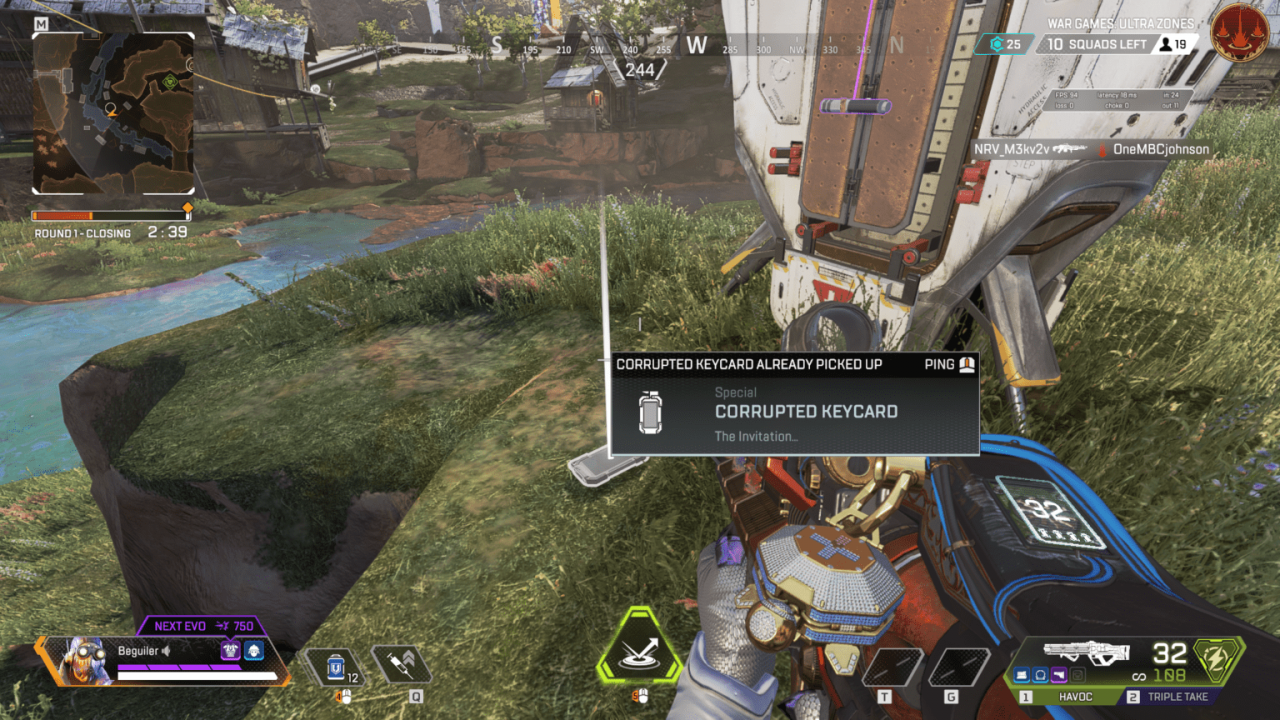Viewport: 1280px width, 720px height.
Task: Click the crafting materials counter showing 25
Action: [x=1004, y=44]
